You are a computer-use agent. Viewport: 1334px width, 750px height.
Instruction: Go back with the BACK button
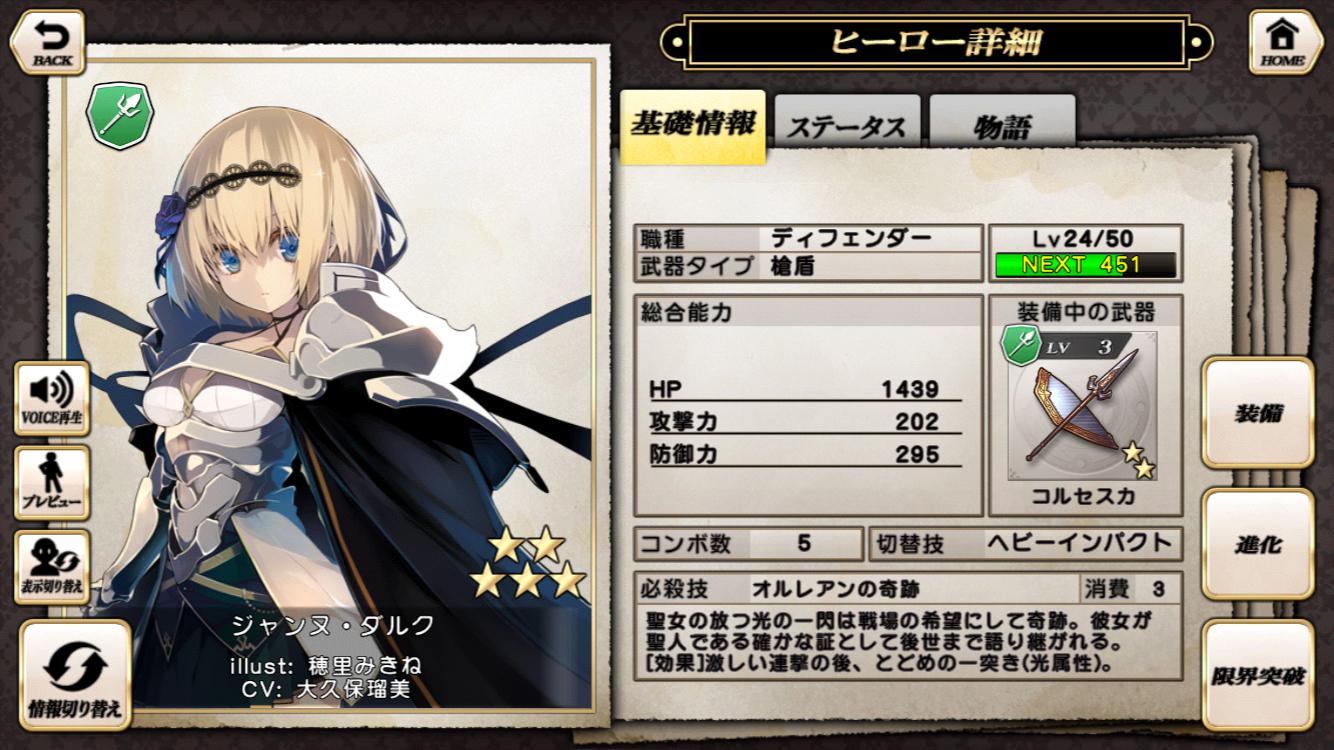click(x=47, y=42)
